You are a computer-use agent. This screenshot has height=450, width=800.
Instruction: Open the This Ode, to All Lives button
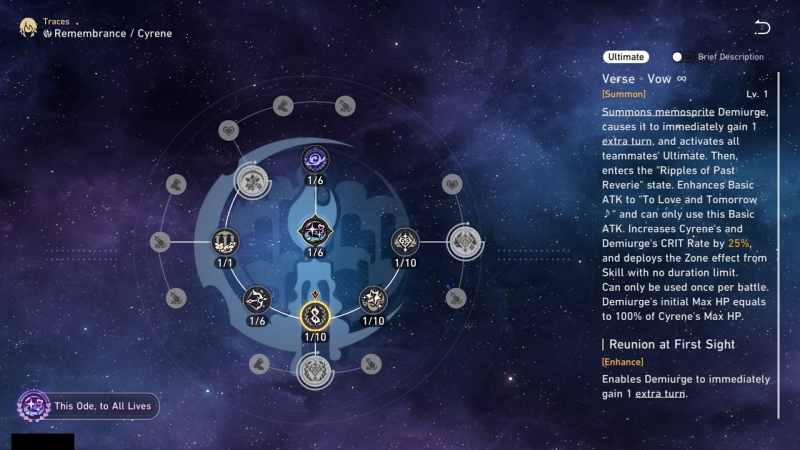click(88, 406)
